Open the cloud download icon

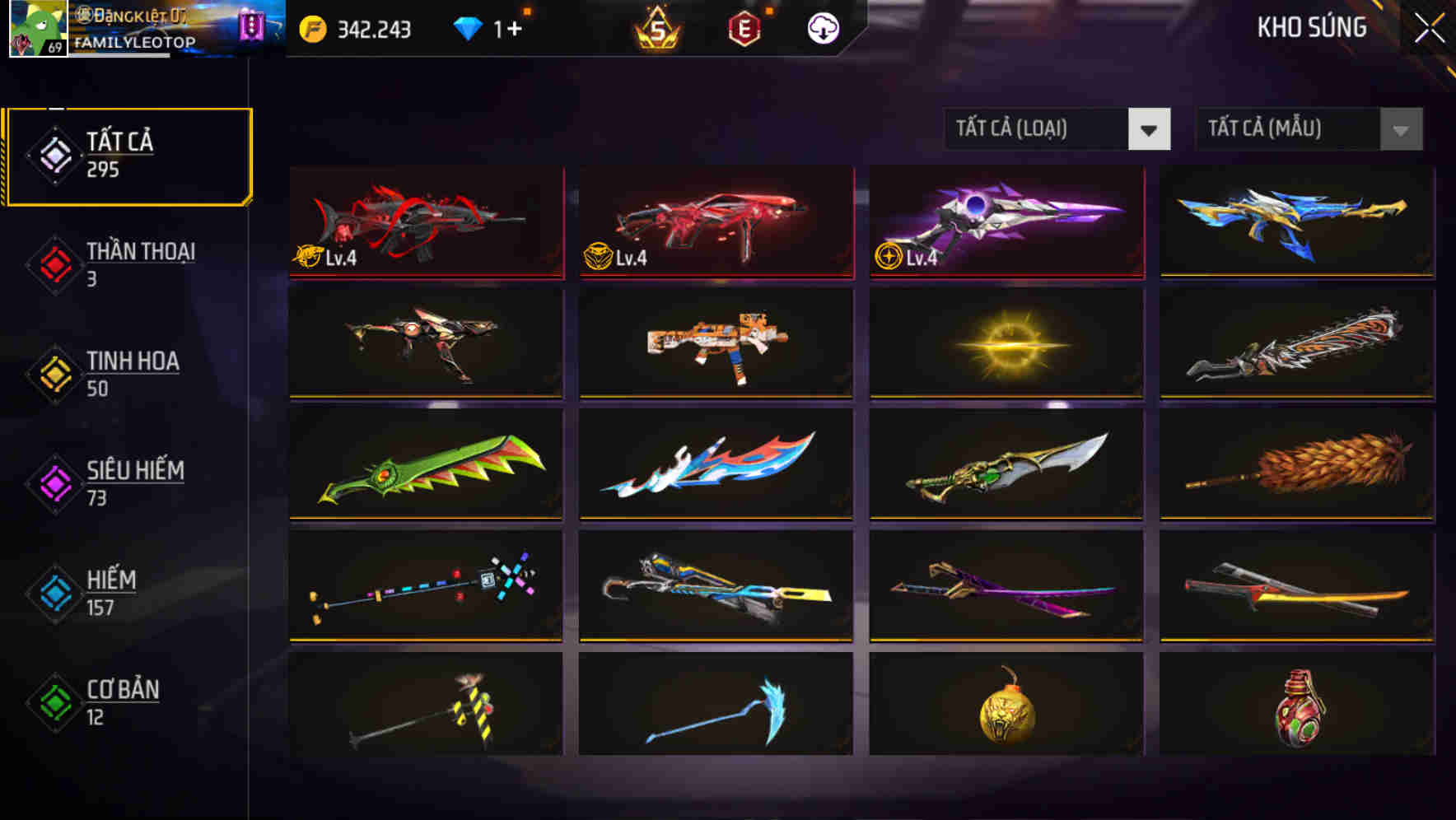(822, 27)
